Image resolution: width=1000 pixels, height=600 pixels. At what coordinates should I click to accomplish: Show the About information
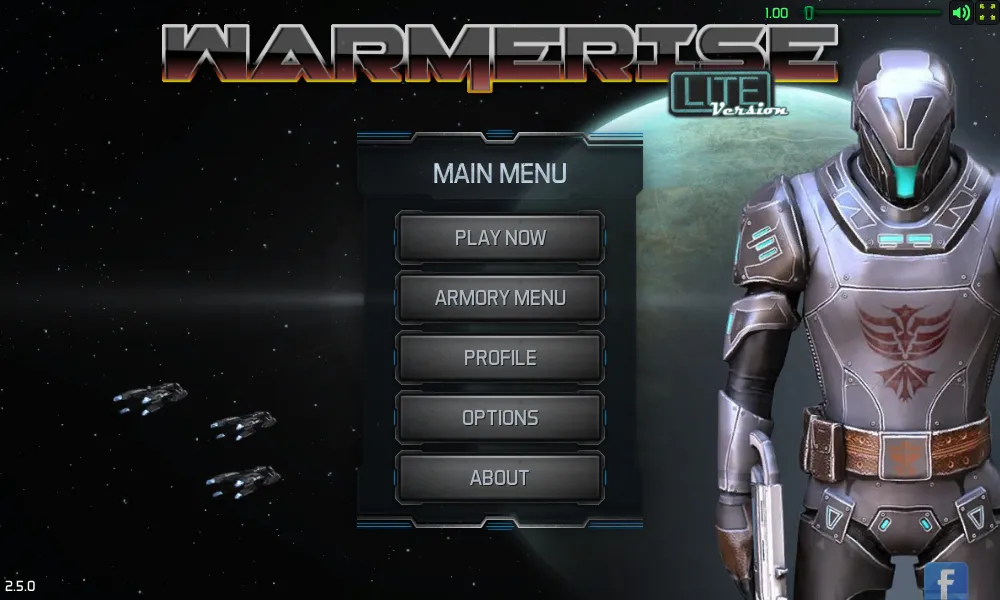coord(500,478)
